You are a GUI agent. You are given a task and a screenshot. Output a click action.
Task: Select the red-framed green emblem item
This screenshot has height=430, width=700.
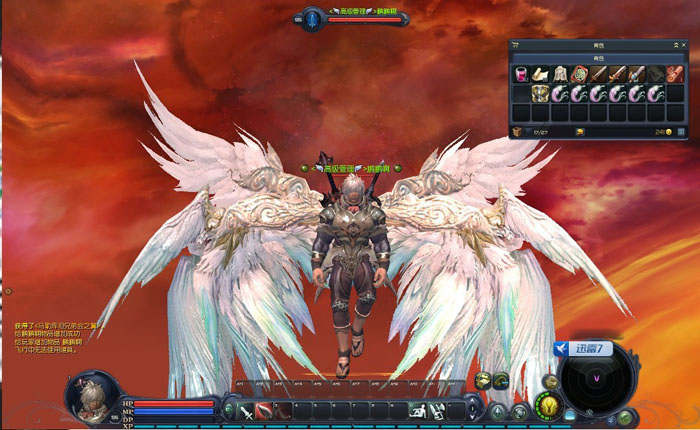coord(579,74)
